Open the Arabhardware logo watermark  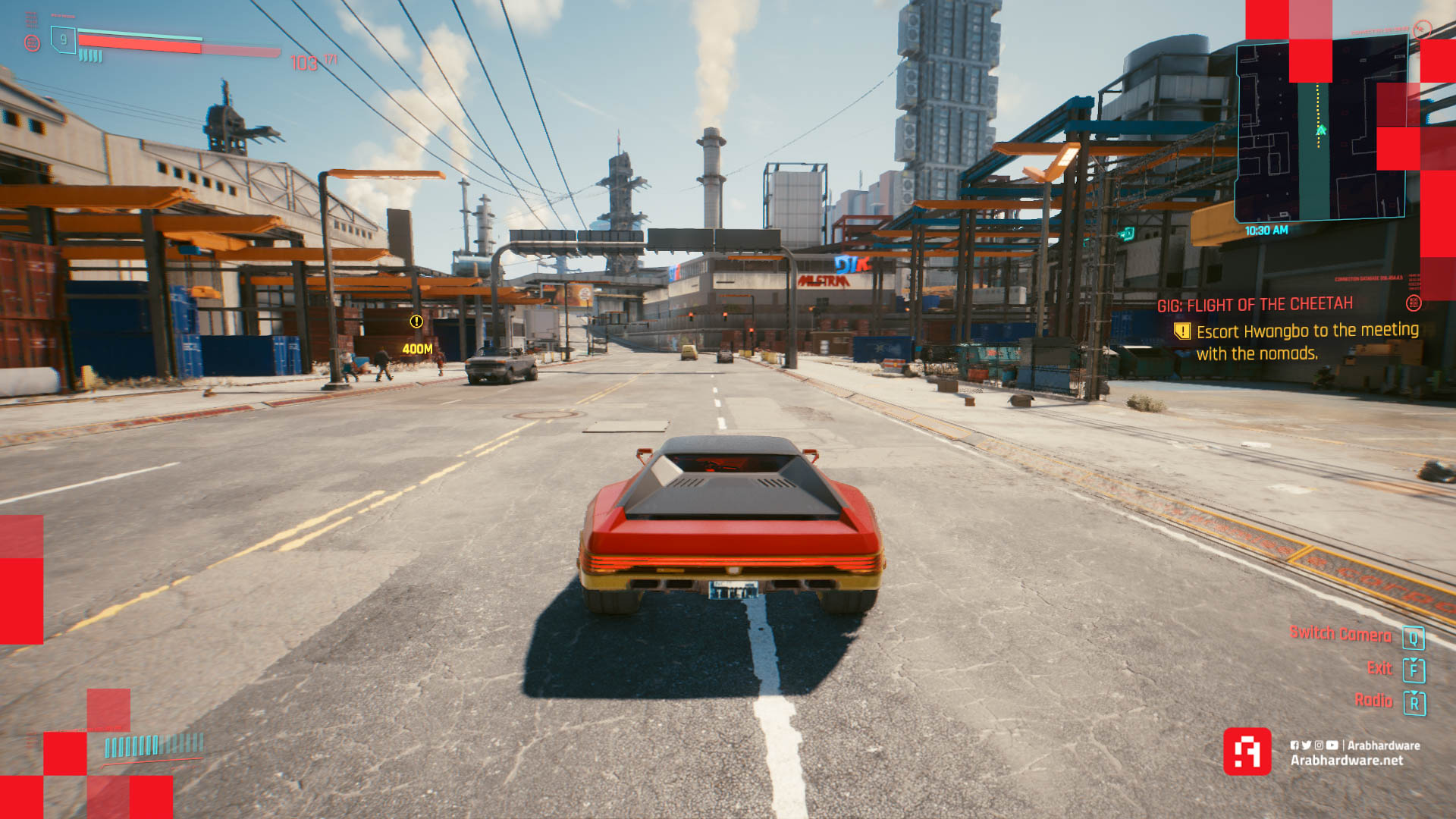(x=1247, y=752)
